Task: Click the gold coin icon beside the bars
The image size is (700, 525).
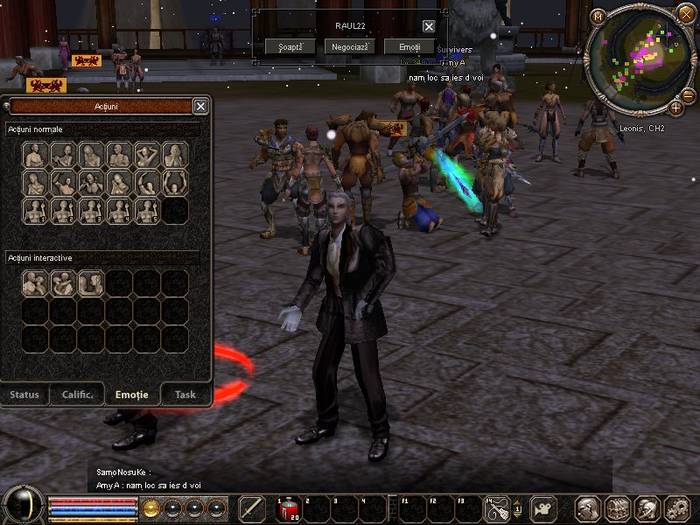Action: [151, 507]
